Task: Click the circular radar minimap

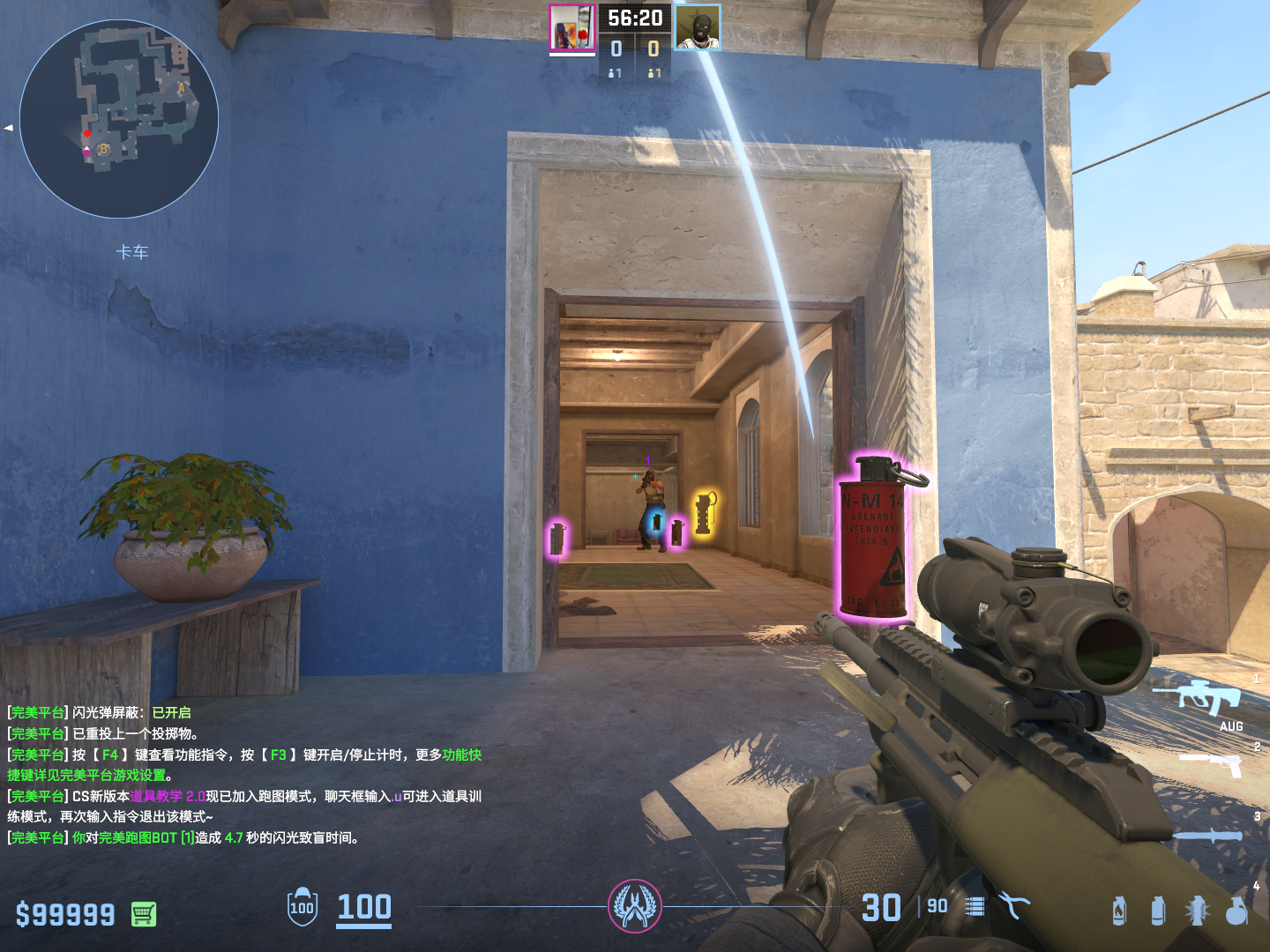Action: (119, 119)
